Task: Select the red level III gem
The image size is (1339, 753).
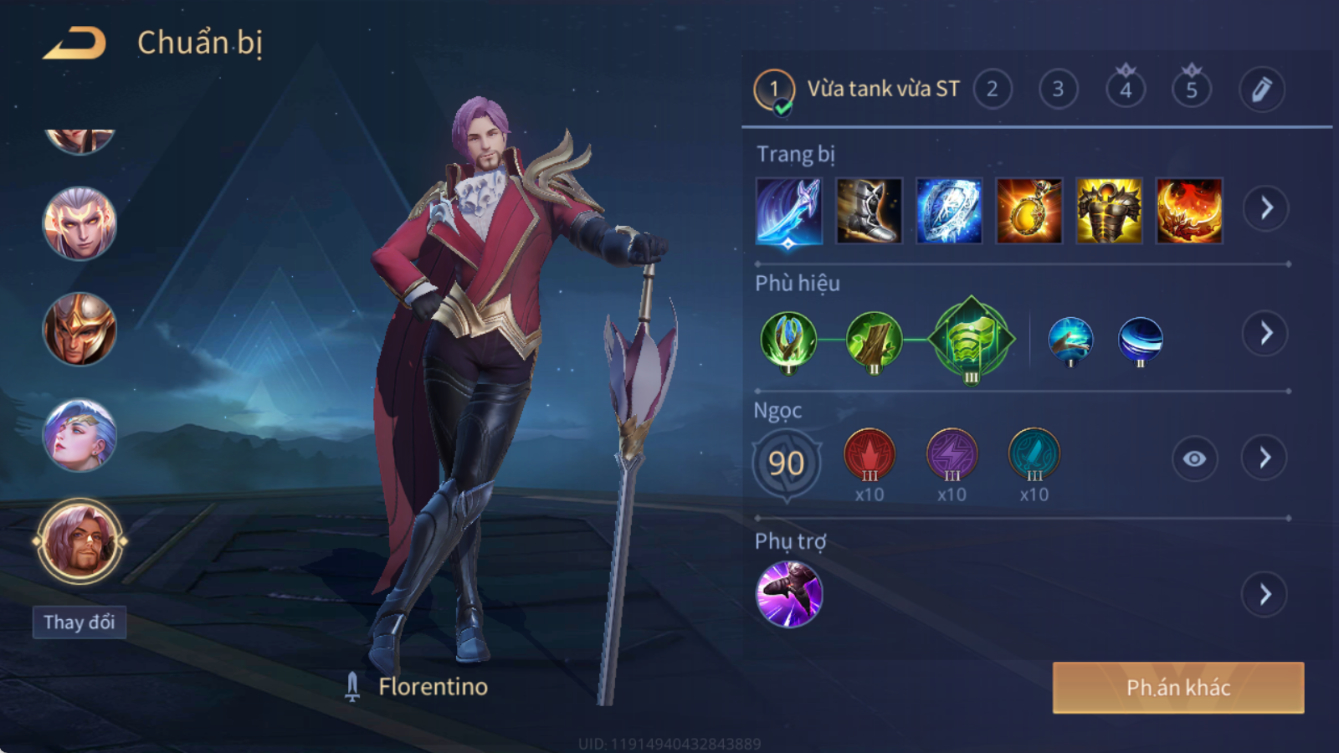Action: (x=869, y=455)
